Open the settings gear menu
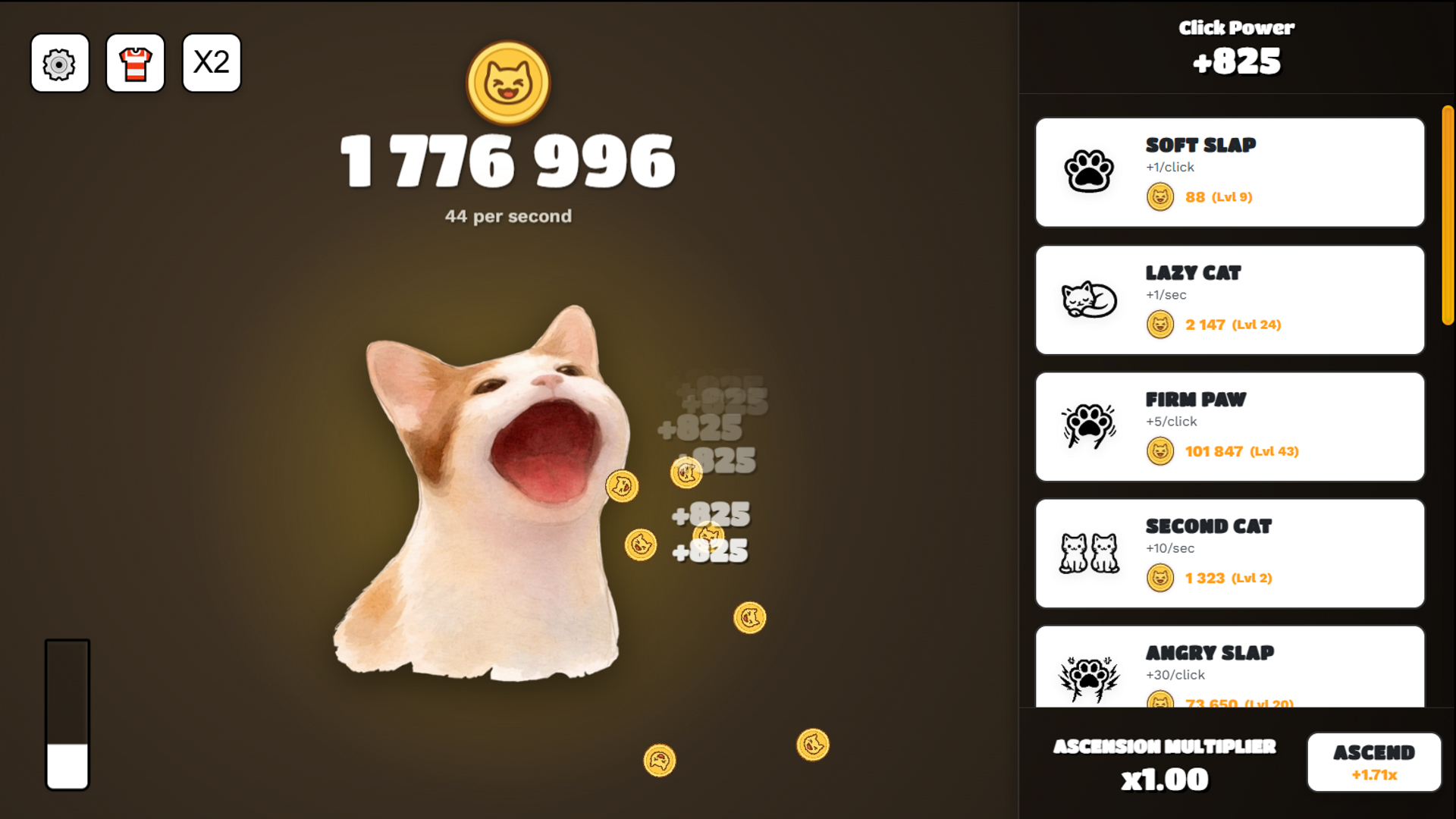 click(59, 64)
